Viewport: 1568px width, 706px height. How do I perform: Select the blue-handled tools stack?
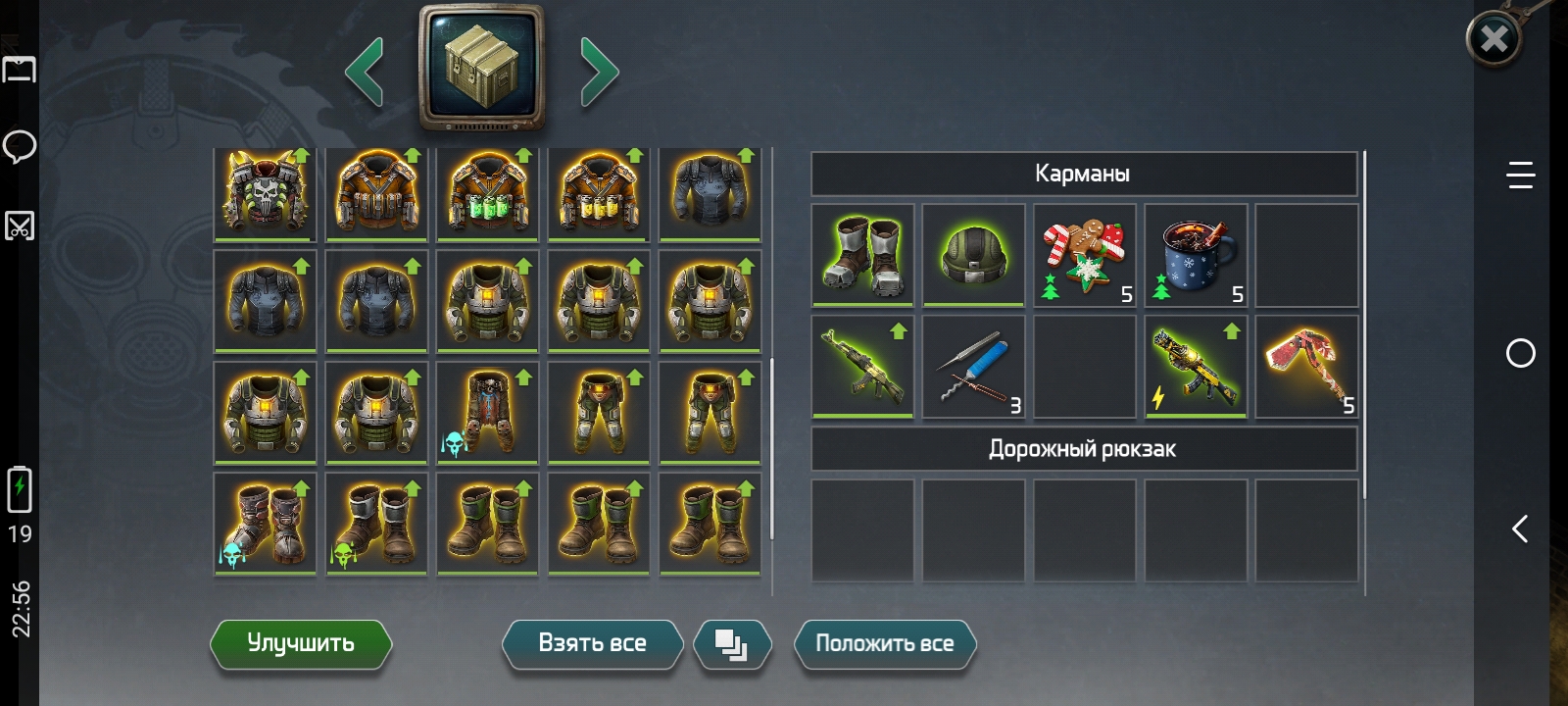click(x=973, y=367)
